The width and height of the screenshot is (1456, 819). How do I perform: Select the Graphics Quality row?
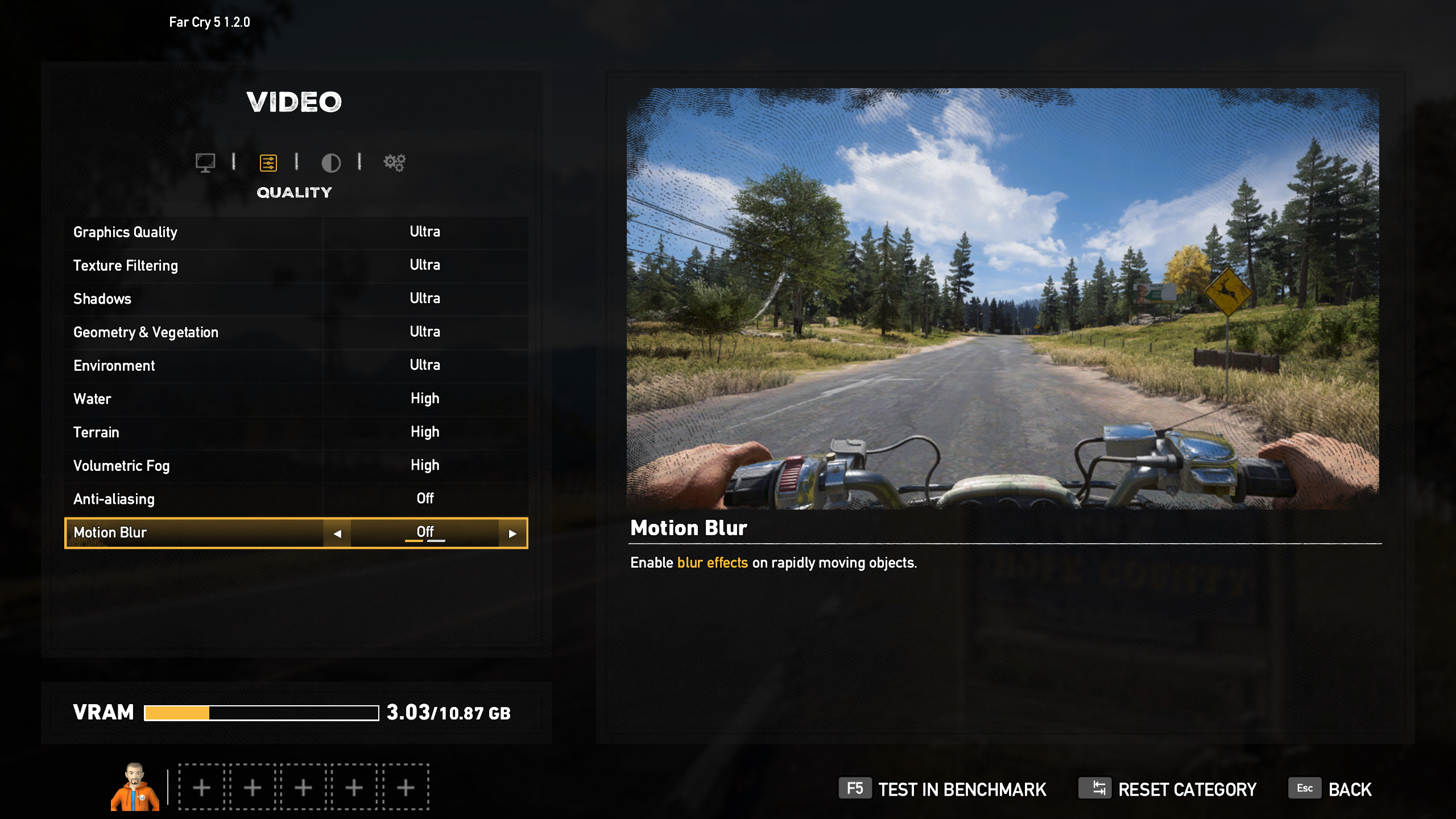(296, 232)
